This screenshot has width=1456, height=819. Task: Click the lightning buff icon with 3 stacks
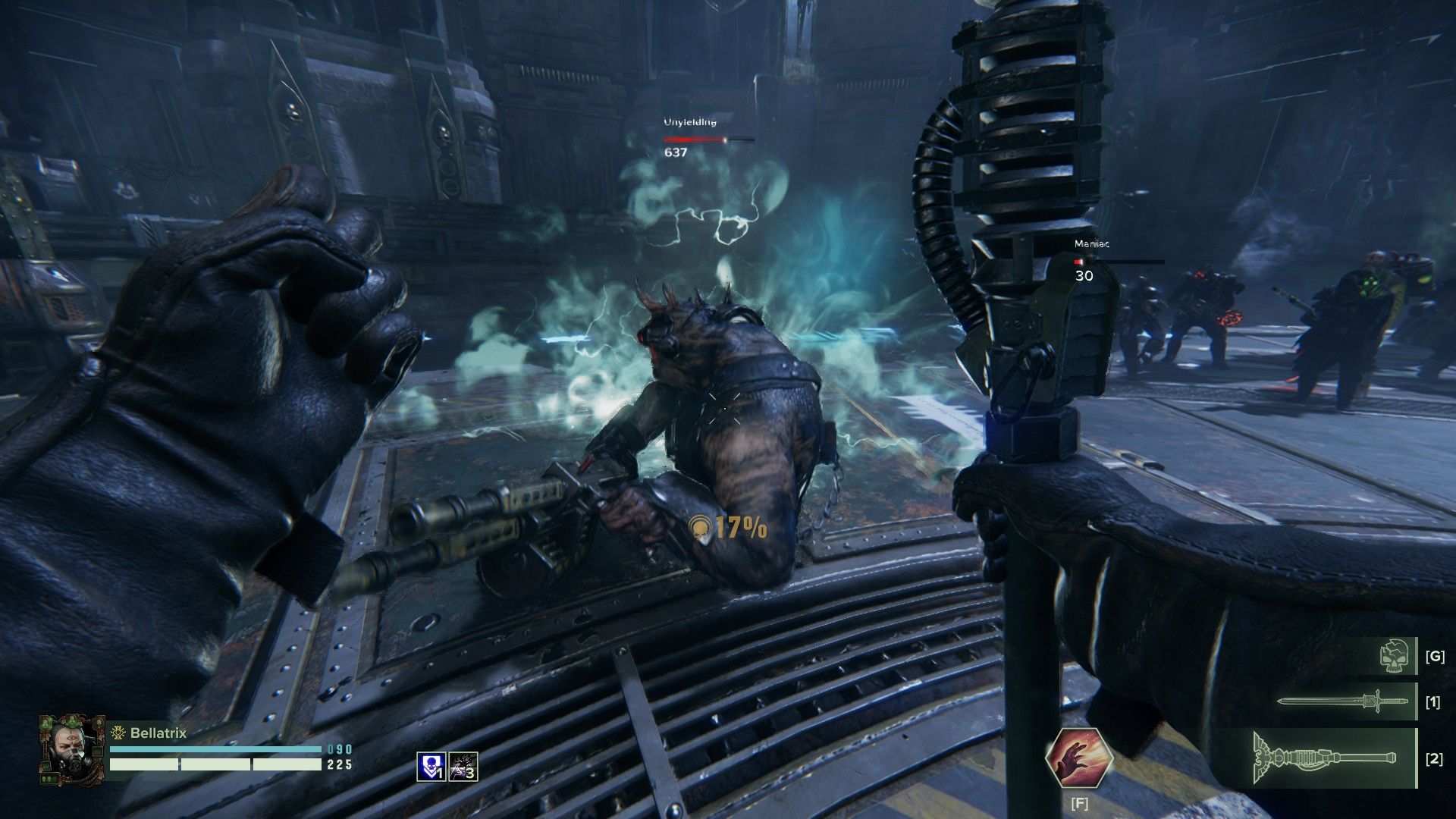pos(463,766)
